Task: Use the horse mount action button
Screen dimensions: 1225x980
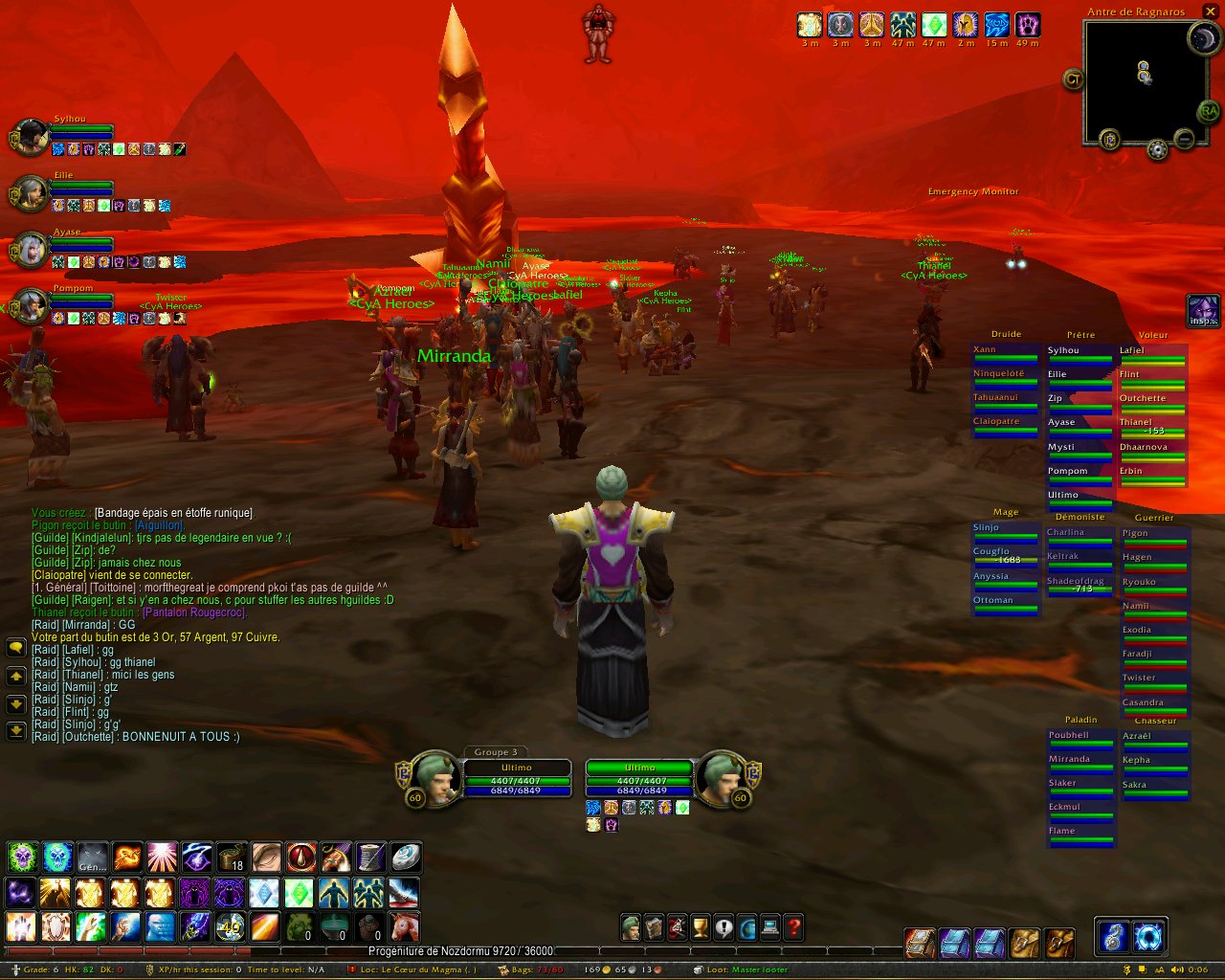Action: tap(404, 926)
